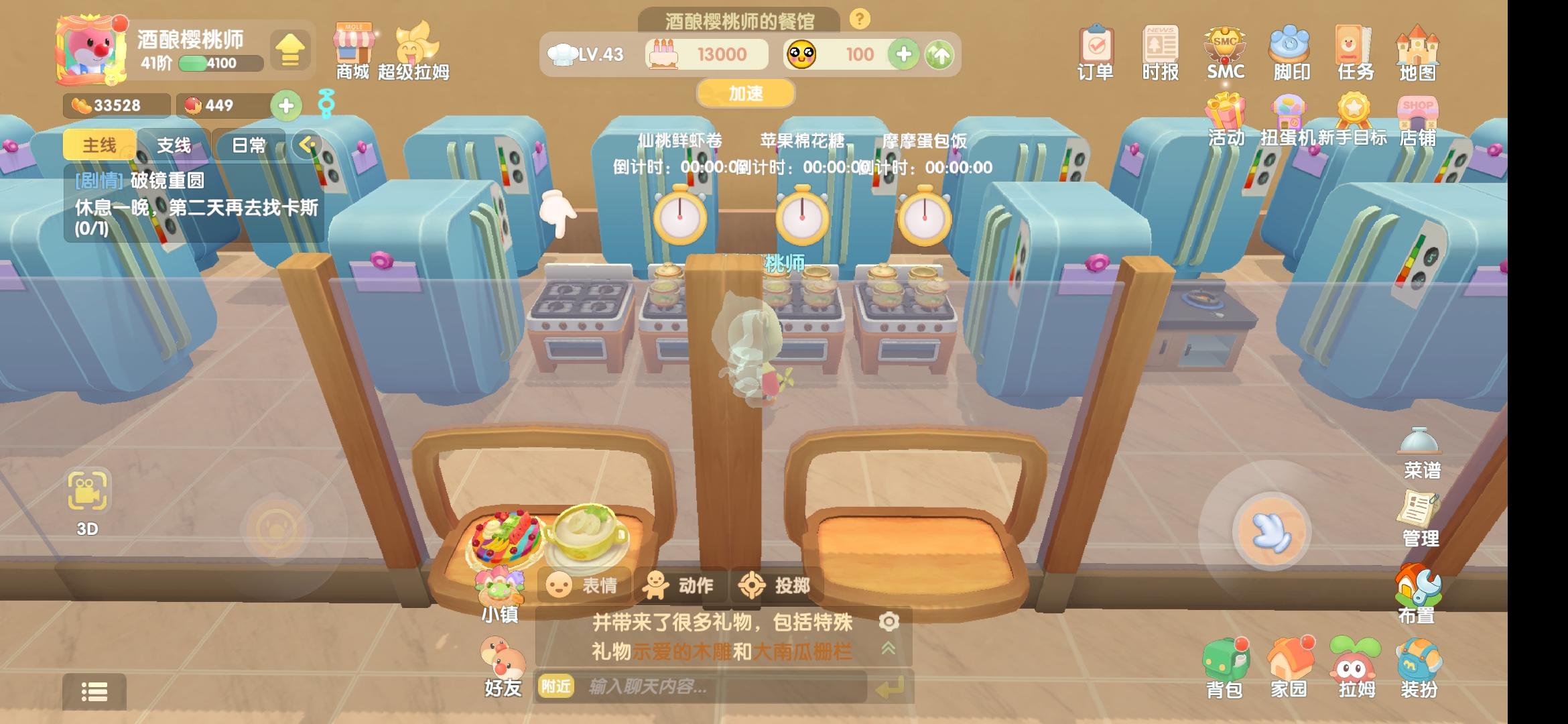Switch to the 支线 quest tab
This screenshot has width=1568, height=724.
point(176,144)
